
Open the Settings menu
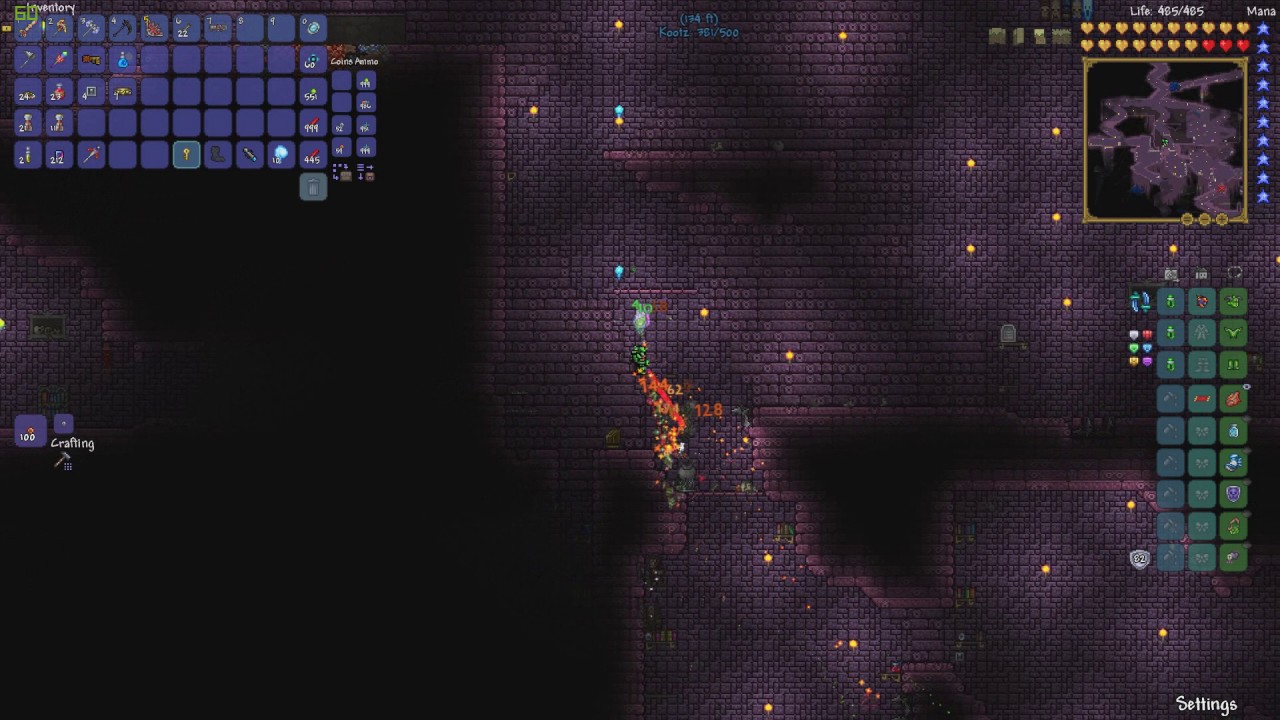pyautogui.click(x=1206, y=704)
